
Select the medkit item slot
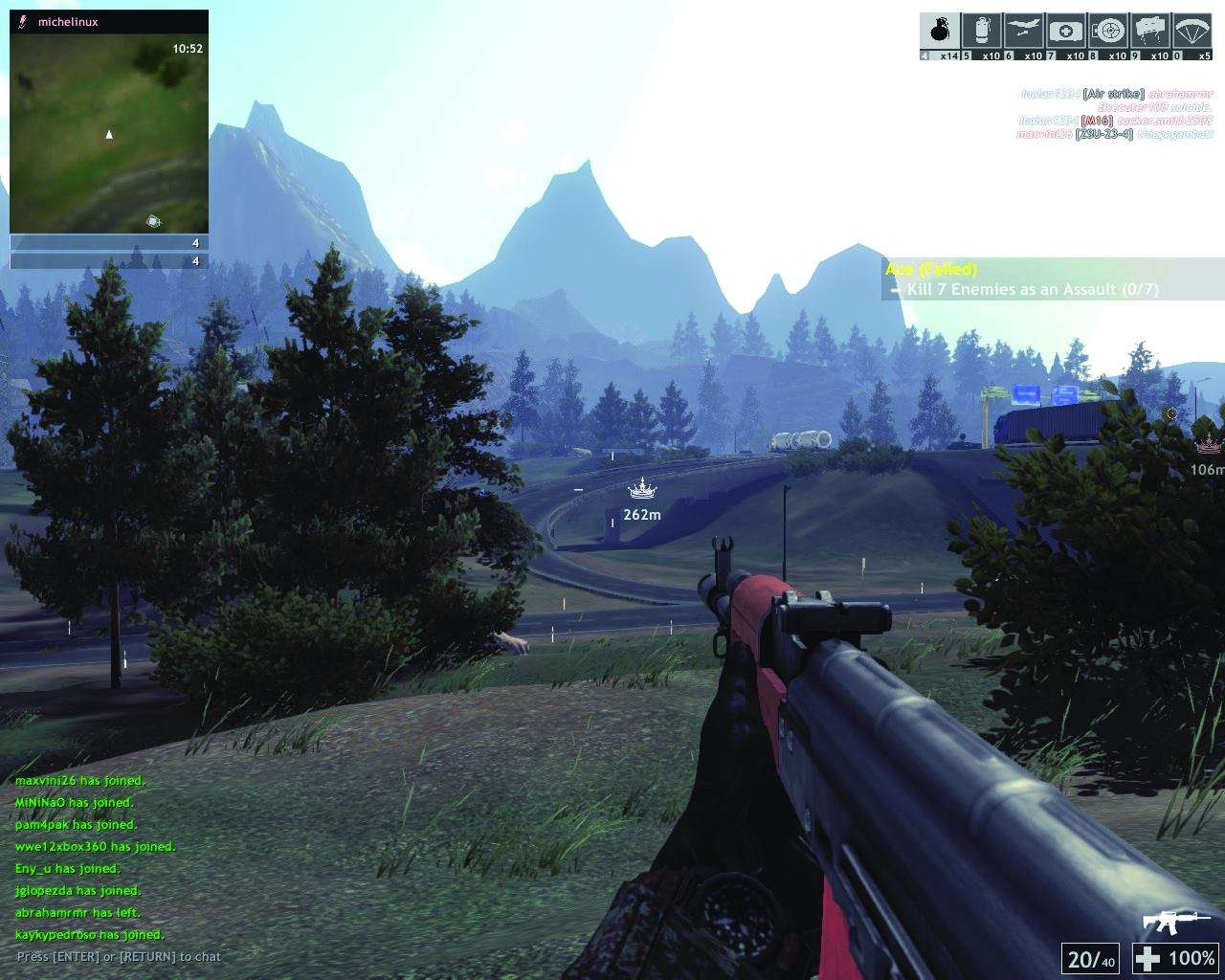coord(1066,32)
